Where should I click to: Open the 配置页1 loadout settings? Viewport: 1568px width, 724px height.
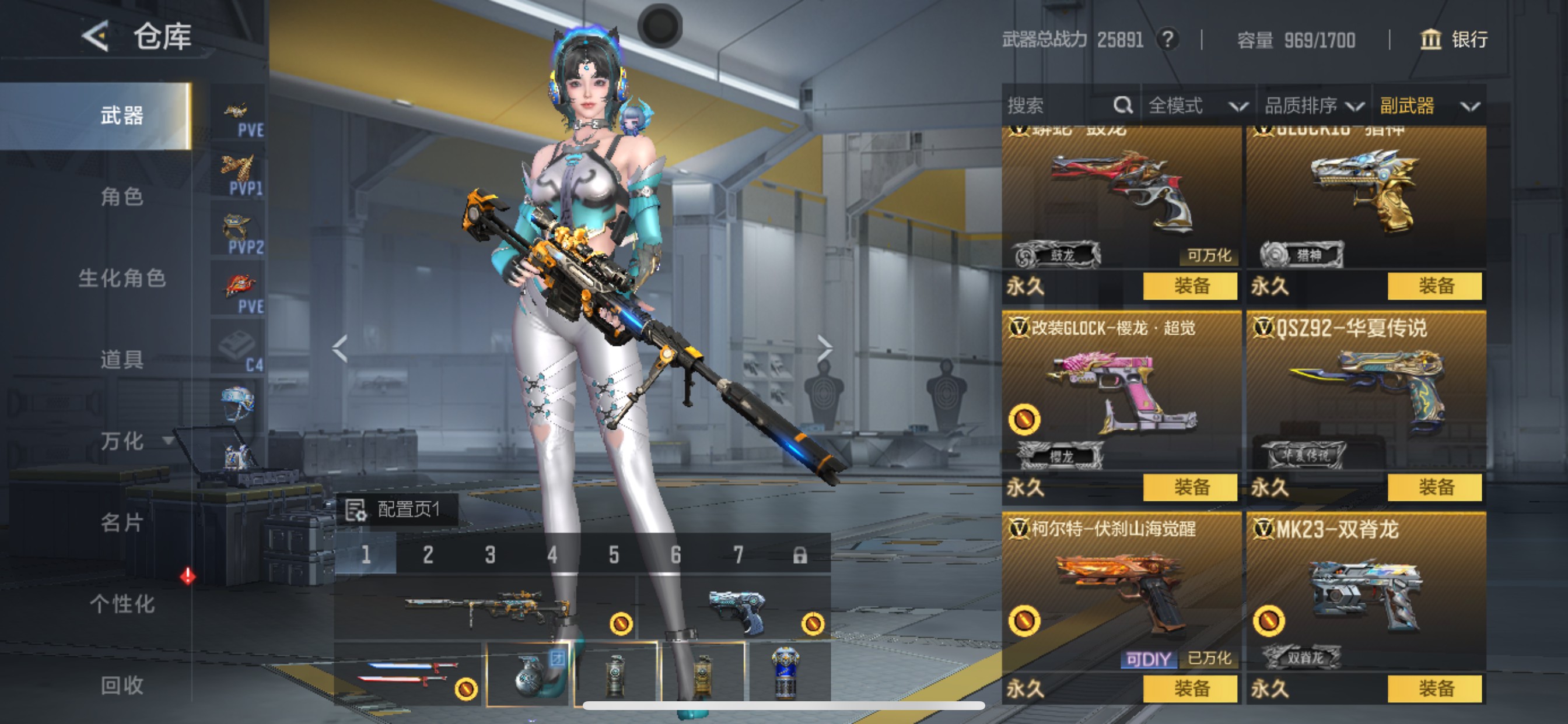(x=395, y=509)
